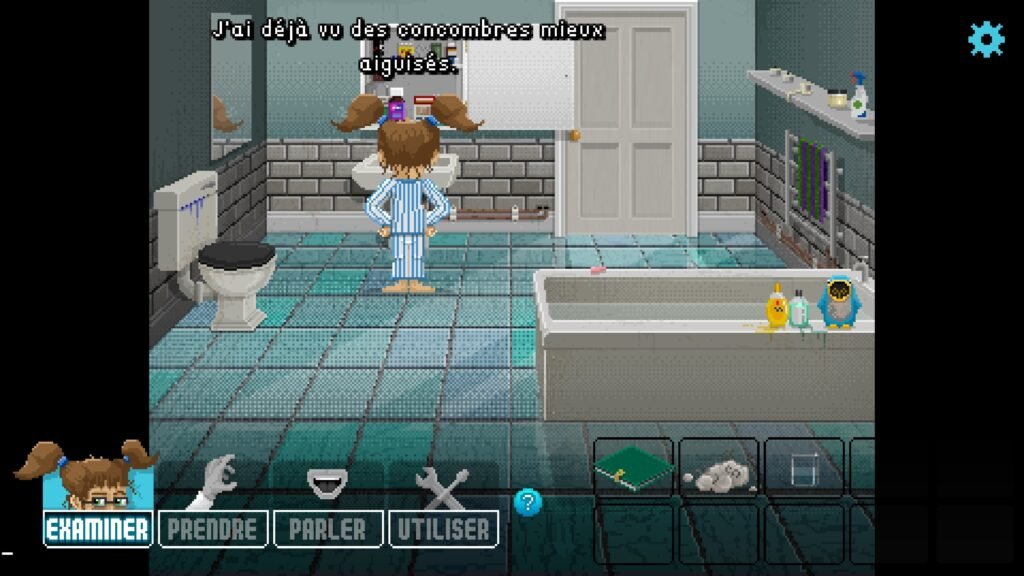
Task: Choose the Prendre action
Action: (x=212, y=529)
